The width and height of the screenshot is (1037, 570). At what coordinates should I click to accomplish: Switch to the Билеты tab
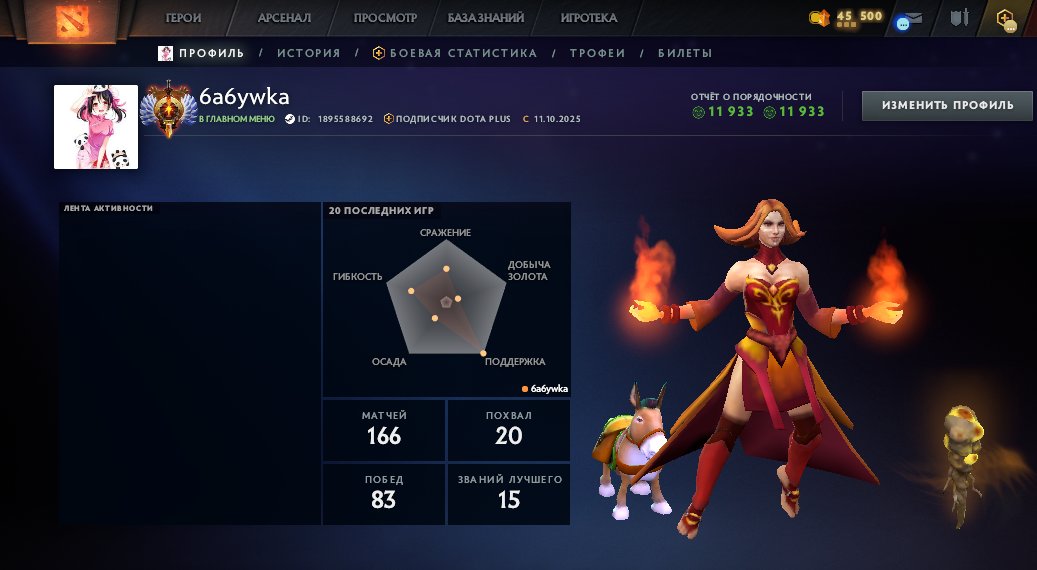[685, 53]
